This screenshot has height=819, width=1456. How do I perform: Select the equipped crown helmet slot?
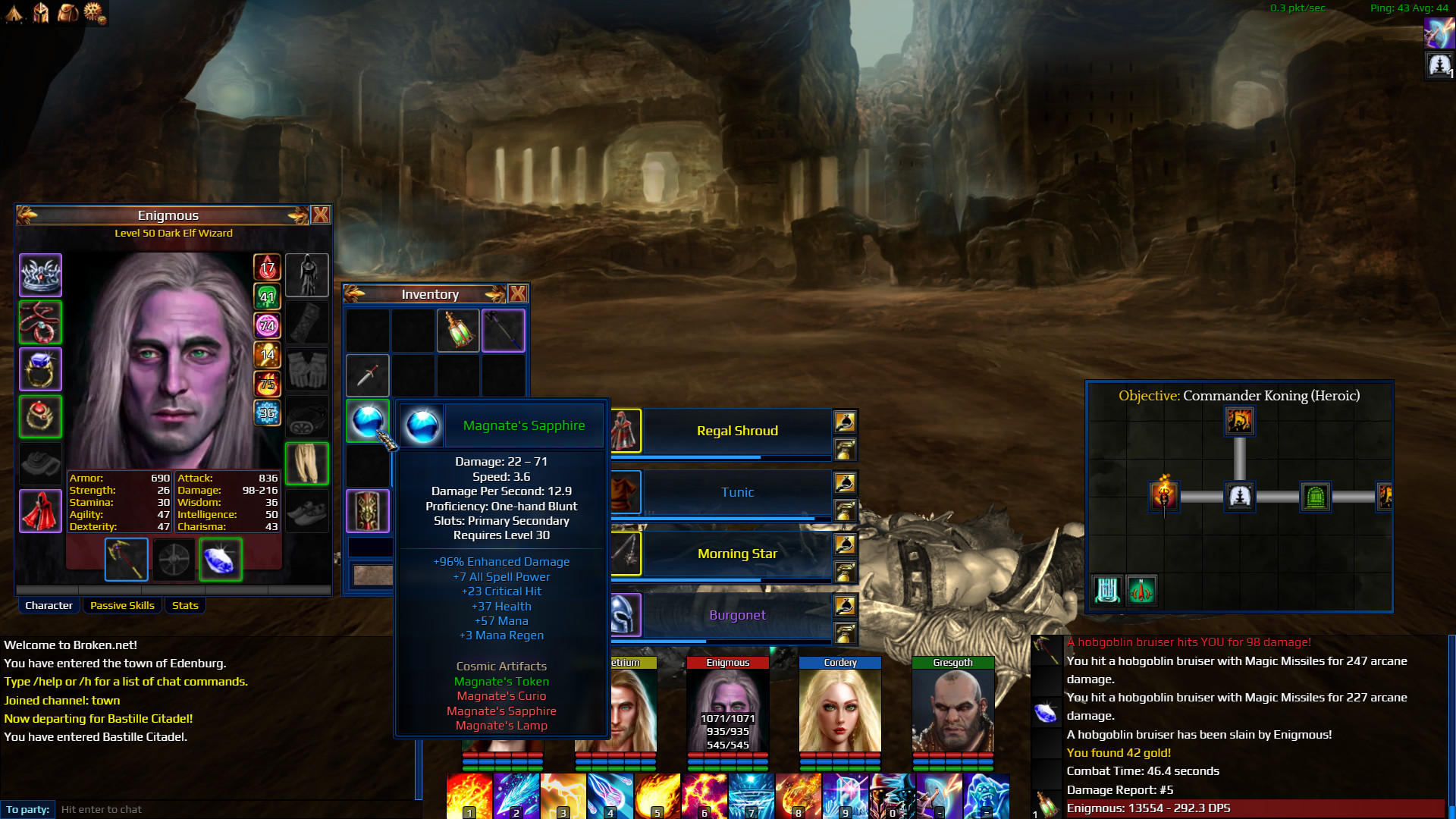40,275
